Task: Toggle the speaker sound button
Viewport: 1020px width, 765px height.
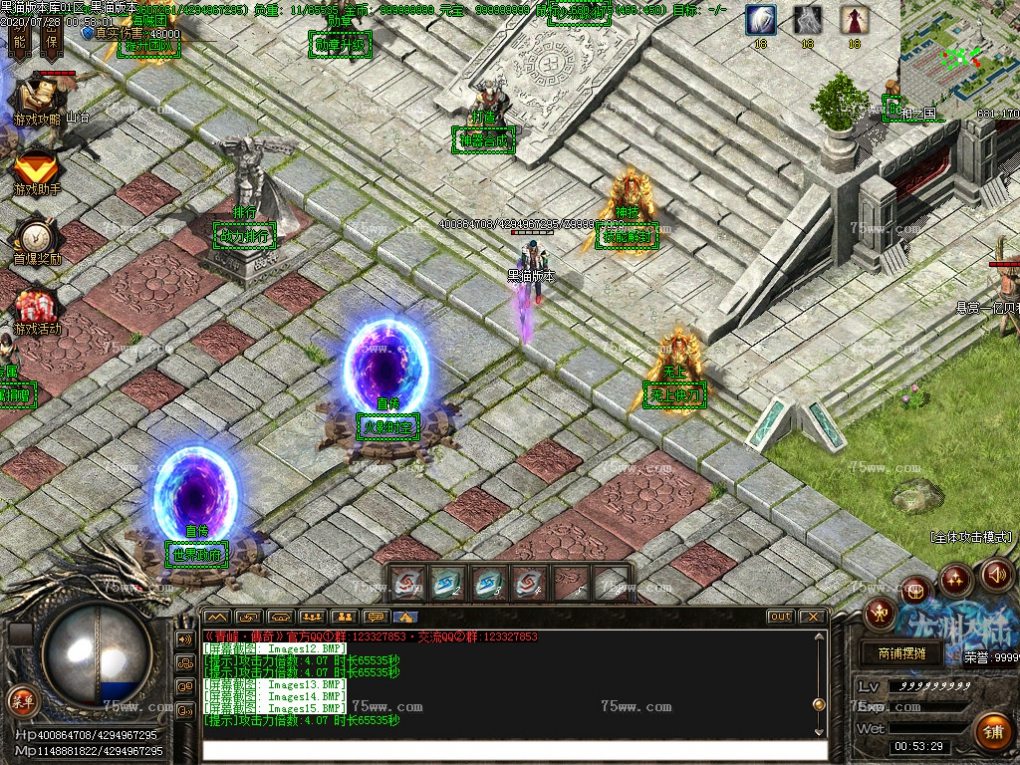Action: pyautogui.click(x=996, y=574)
